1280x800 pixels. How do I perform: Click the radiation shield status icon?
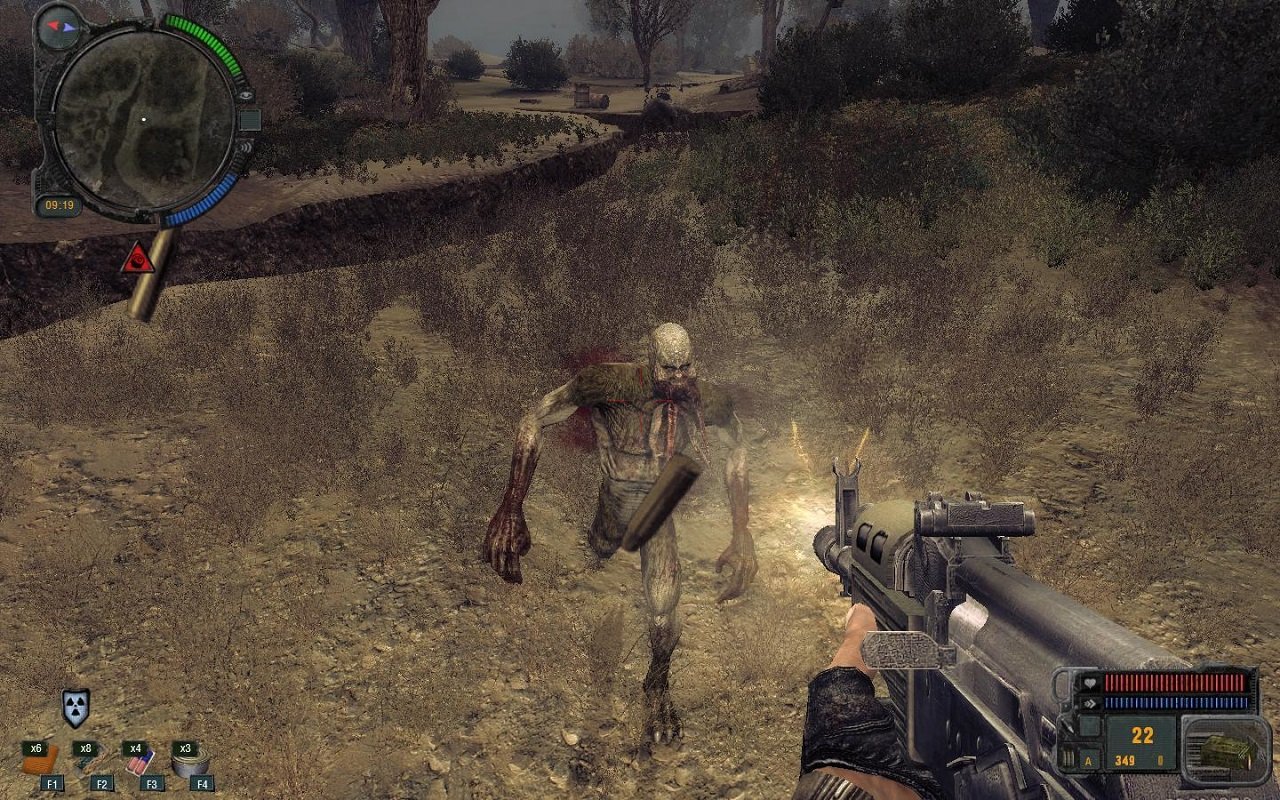75,706
